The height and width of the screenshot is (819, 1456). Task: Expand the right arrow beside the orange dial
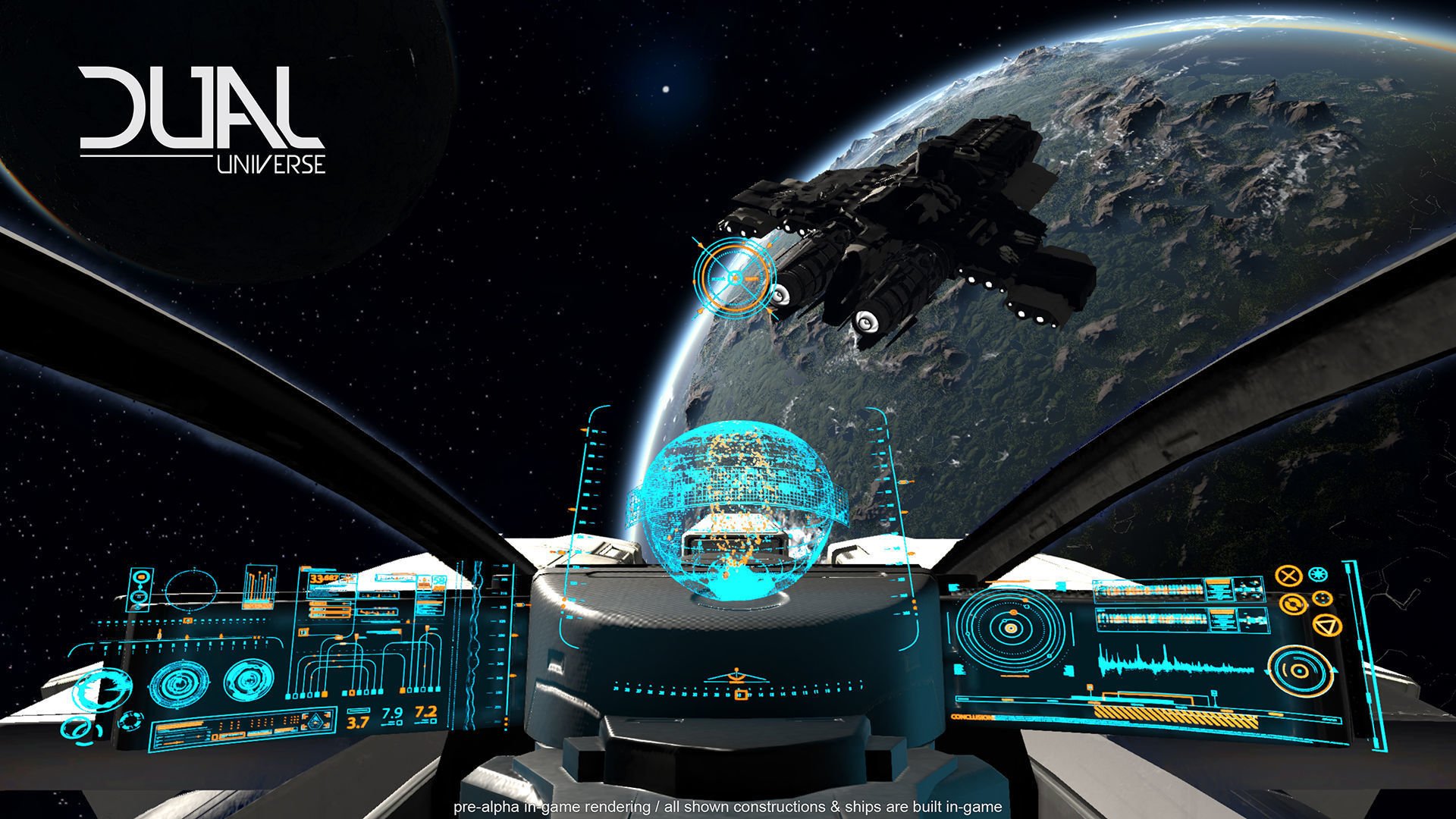[1335, 671]
